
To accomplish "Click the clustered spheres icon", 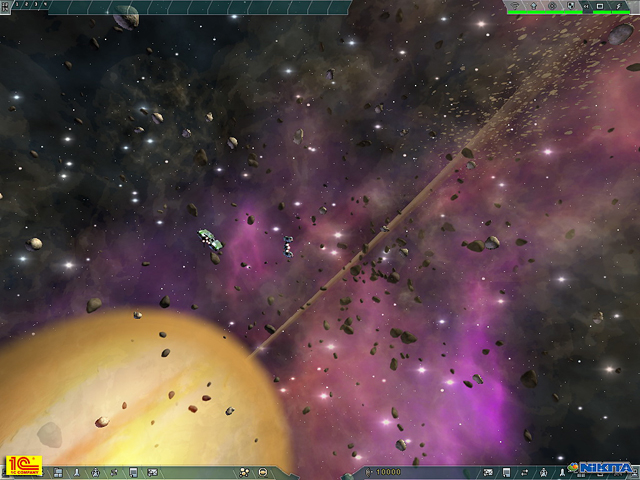I will click(x=244, y=472).
